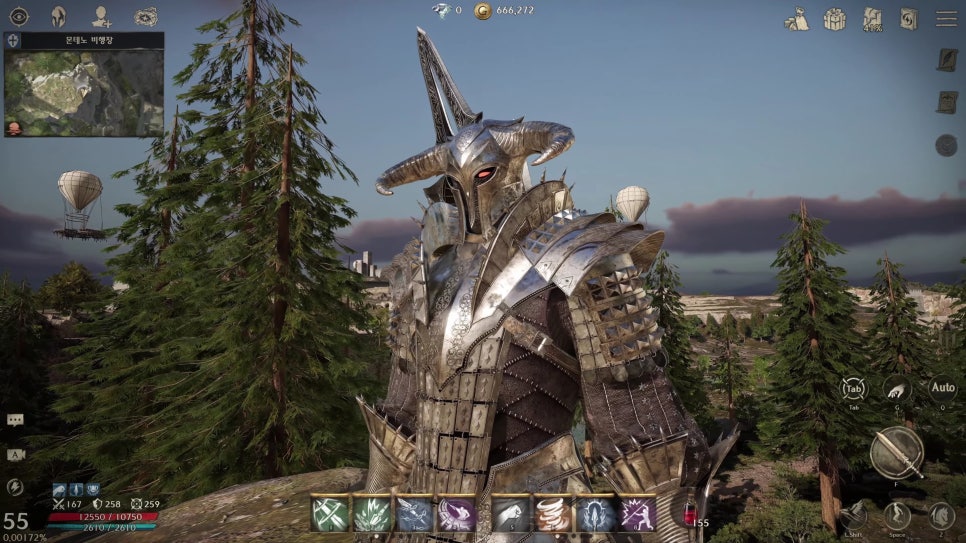Click the treasure sack inventory icon
This screenshot has height=543, width=966.
coord(796,19)
